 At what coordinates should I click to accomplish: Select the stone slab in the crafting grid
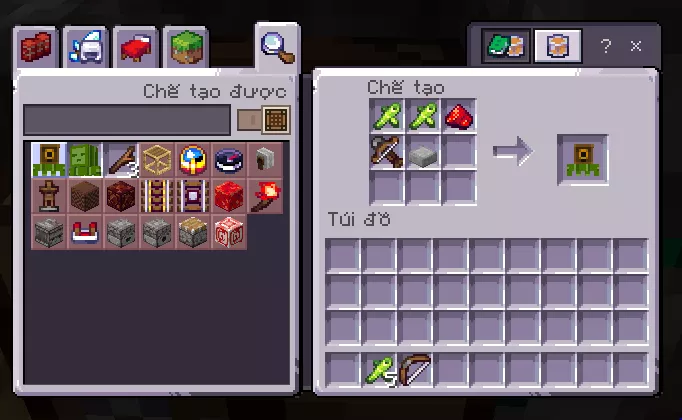coord(423,153)
